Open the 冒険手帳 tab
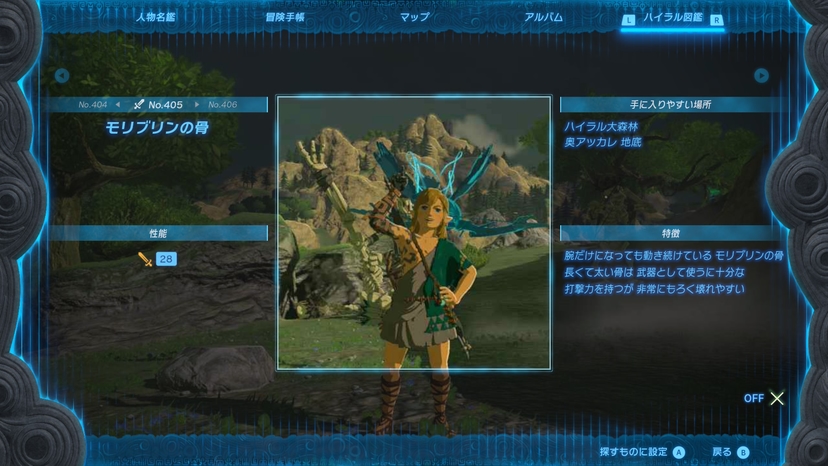828x466 pixels. tap(285, 17)
